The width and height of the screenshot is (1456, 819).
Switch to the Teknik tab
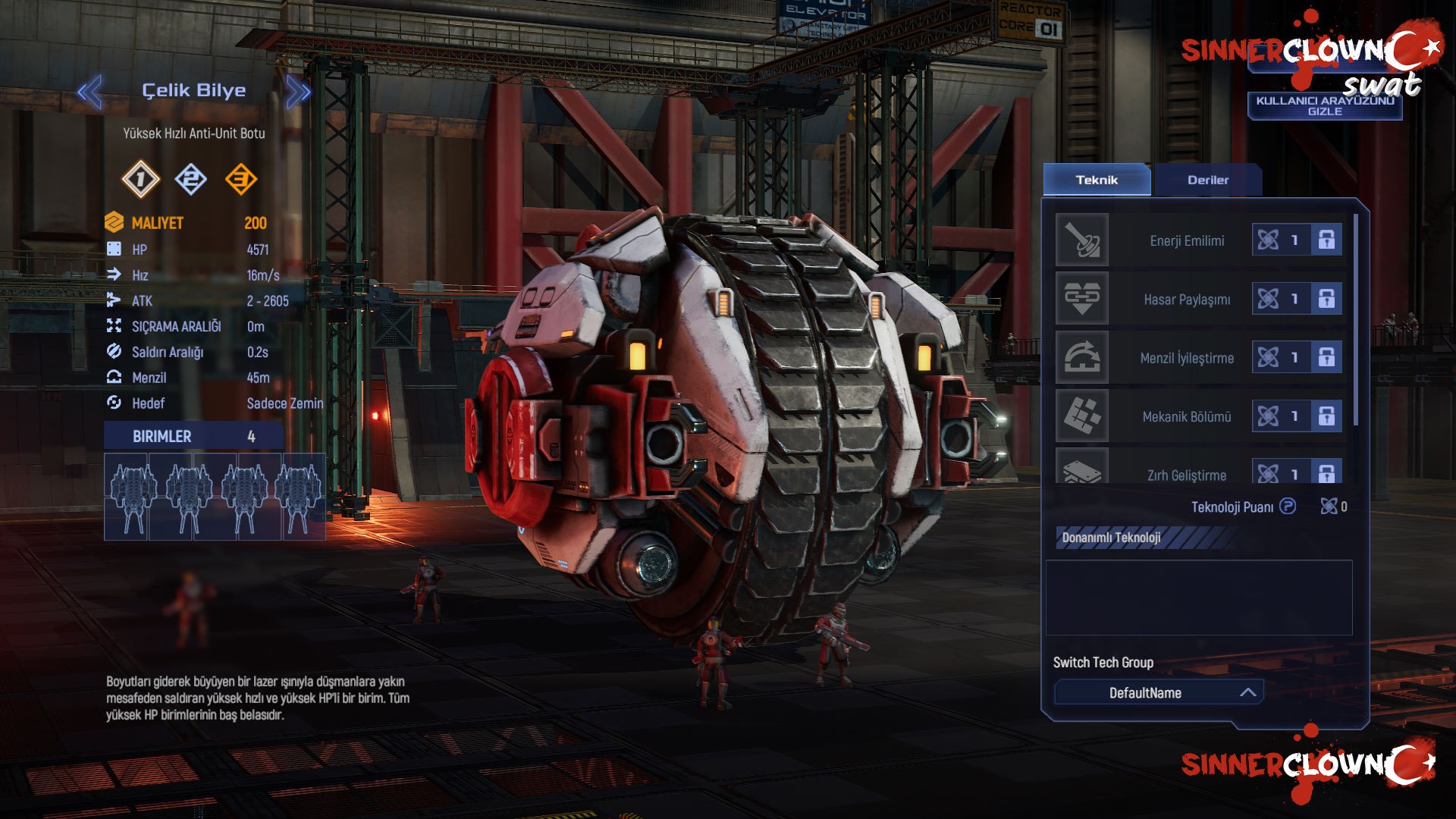click(x=1097, y=180)
